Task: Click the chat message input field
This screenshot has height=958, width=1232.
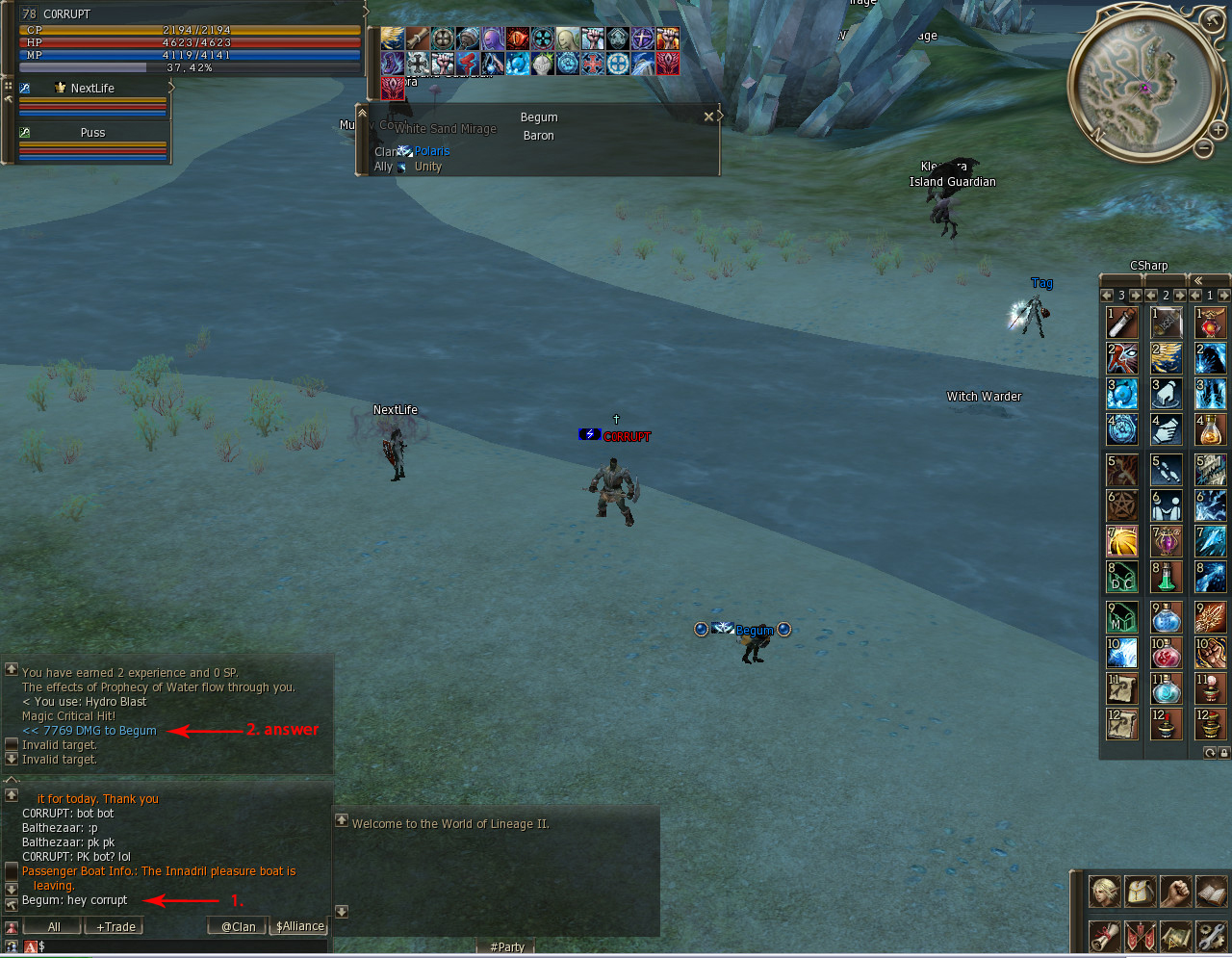Action: click(183, 946)
